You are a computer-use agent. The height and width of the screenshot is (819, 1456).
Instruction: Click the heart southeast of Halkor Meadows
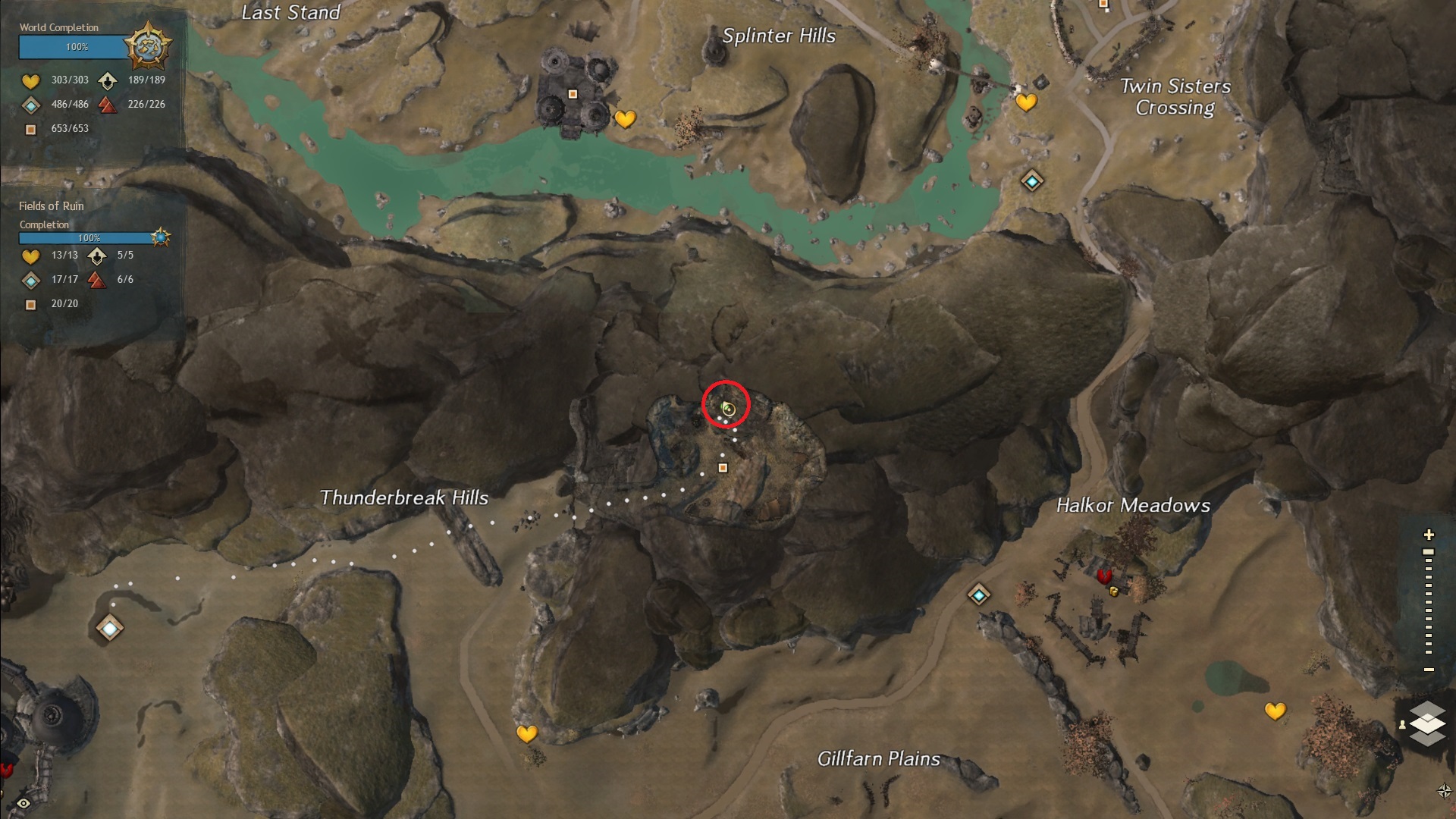click(x=1275, y=711)
